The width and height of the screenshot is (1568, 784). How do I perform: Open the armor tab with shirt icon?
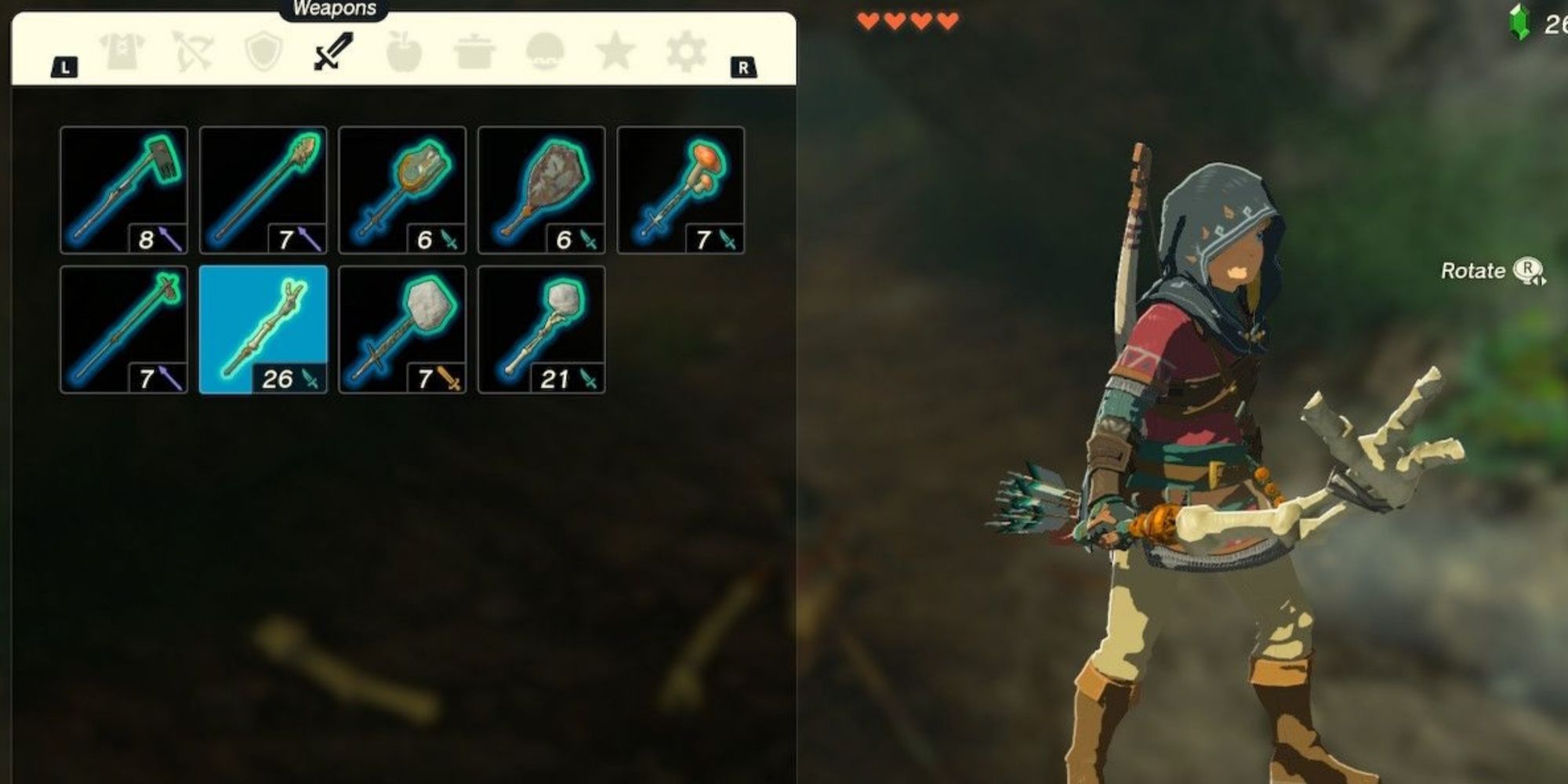(122, 51)
